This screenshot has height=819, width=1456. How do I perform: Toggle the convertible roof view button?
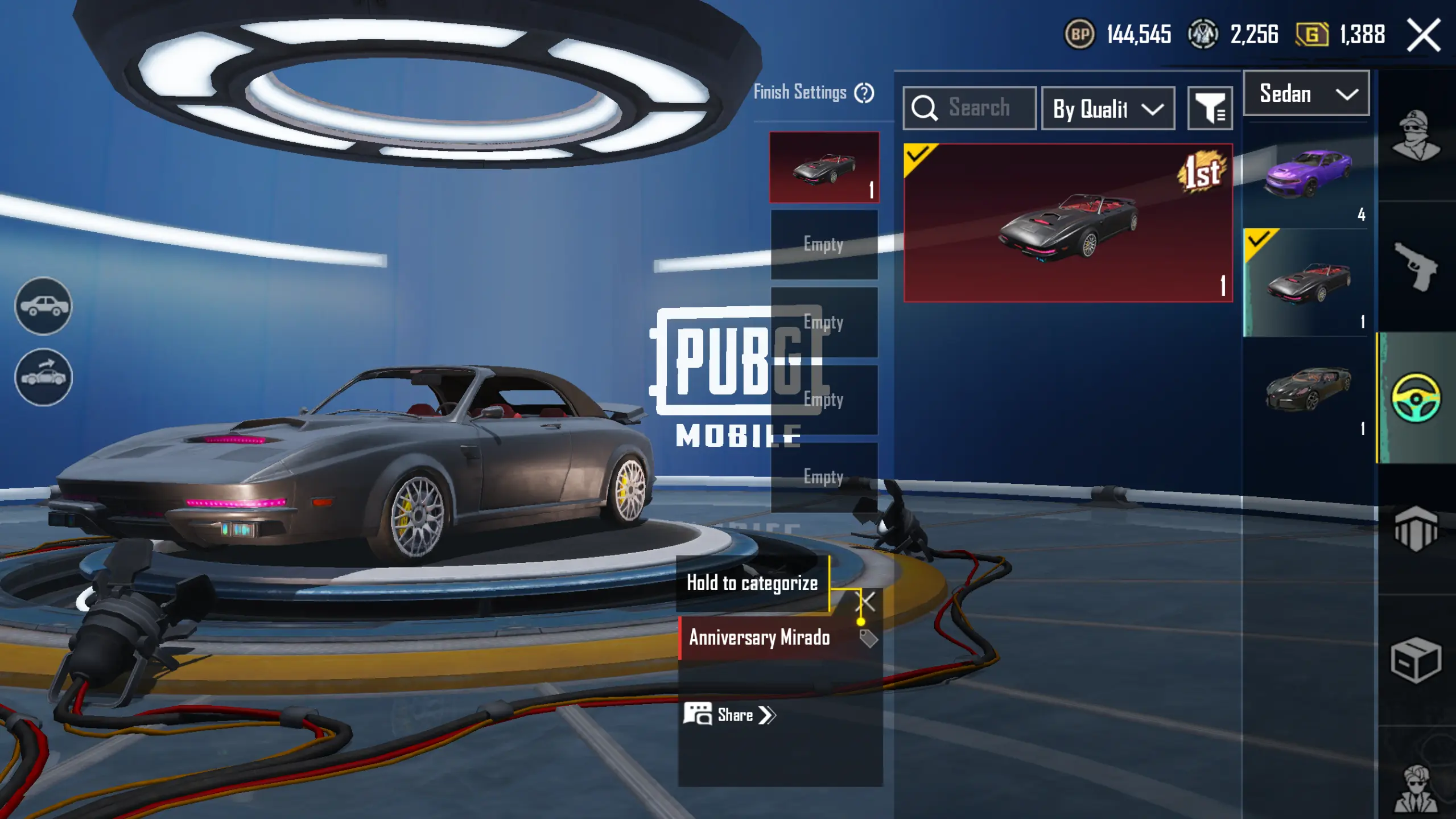[x=43, y=376]
